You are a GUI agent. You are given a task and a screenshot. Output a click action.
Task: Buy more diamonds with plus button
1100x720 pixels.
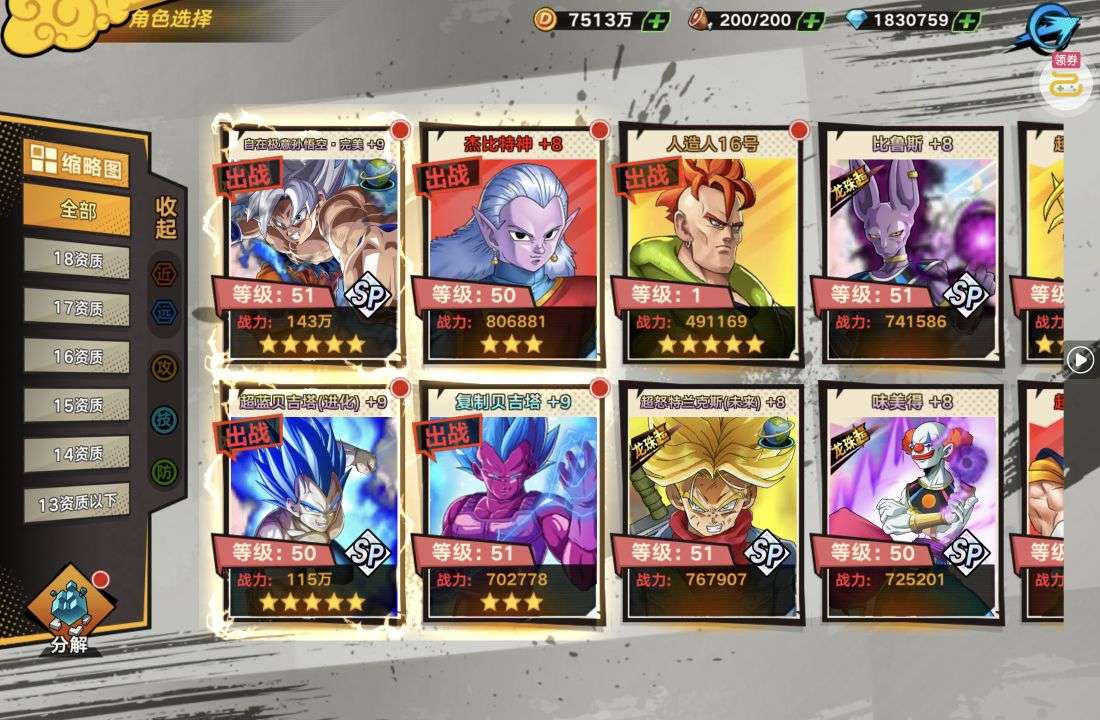pos(966,20)
